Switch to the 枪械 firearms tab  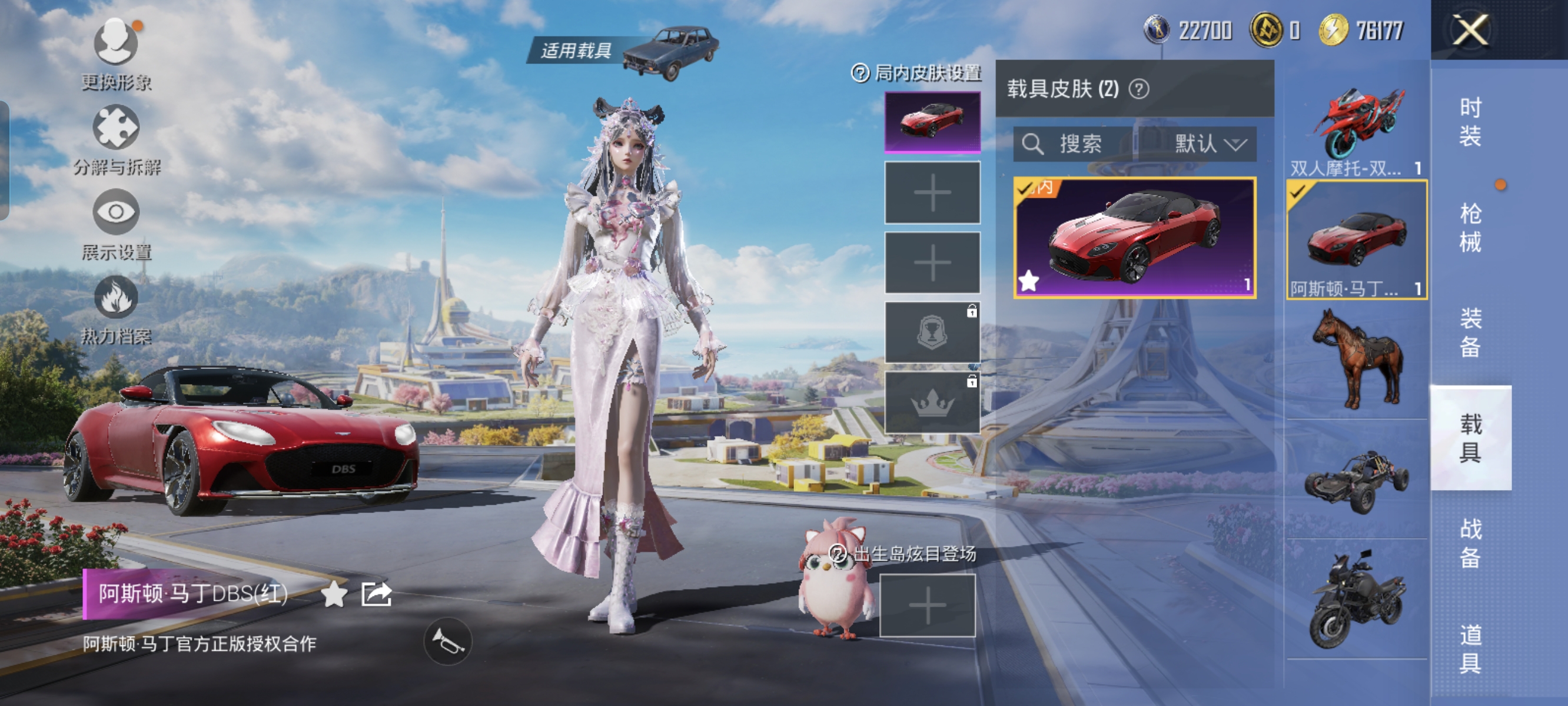(x=1469, y=227)
